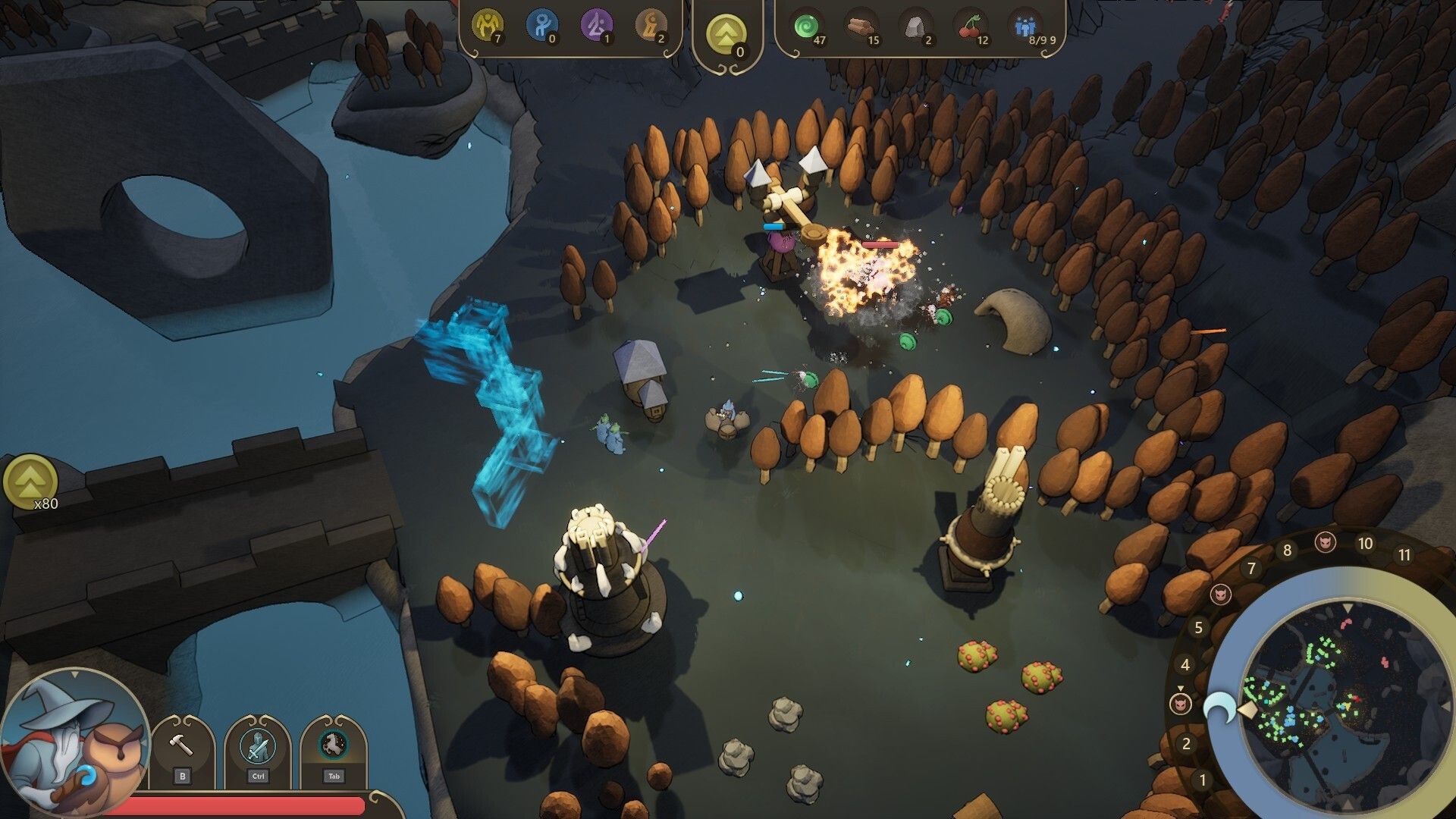This screenshot has width=1456, height=819.
Task: Select the knight with sword command icon
Action: [x=258, y=745]
